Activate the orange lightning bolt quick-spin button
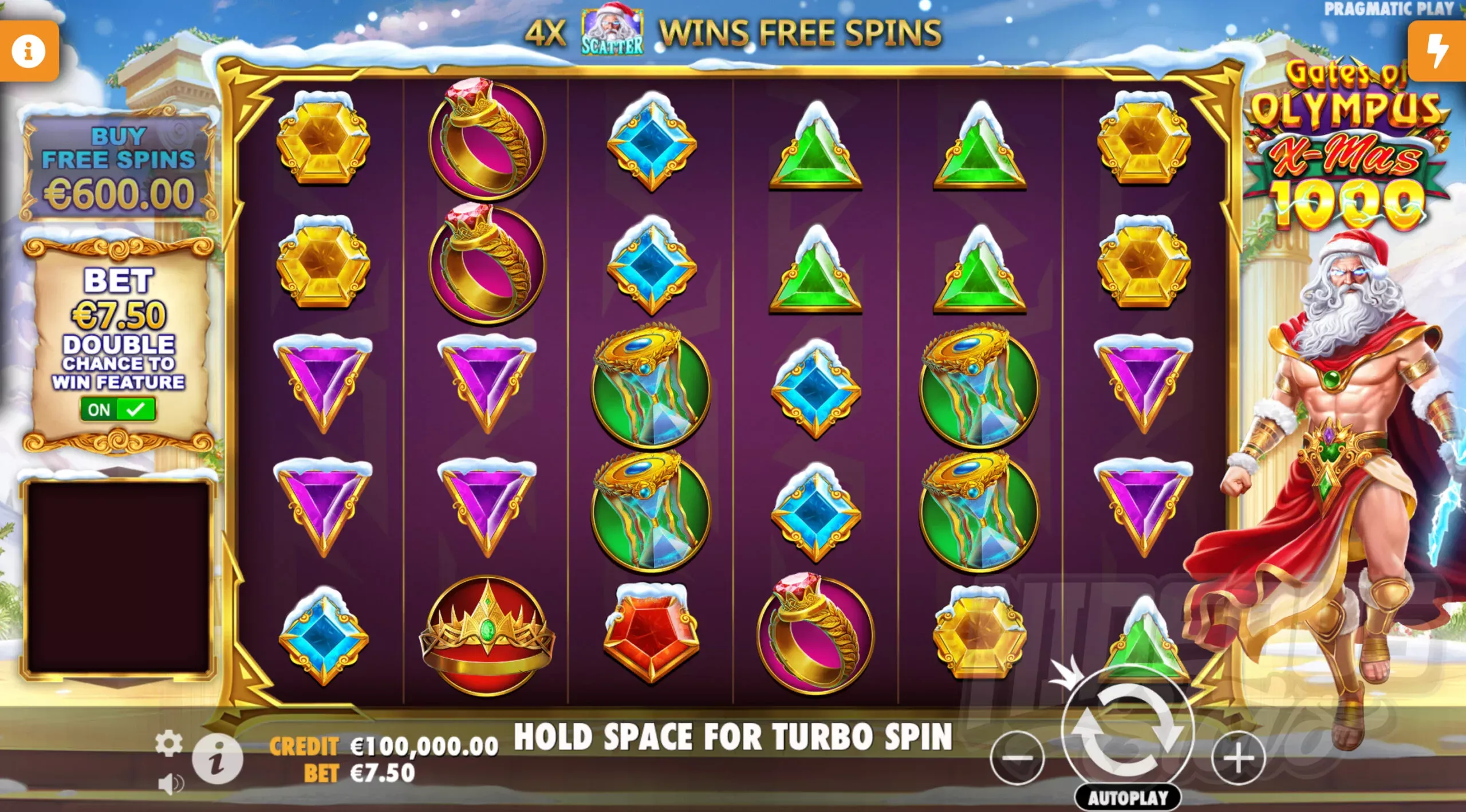The image size is (1466, 812). click(1437, 52)
